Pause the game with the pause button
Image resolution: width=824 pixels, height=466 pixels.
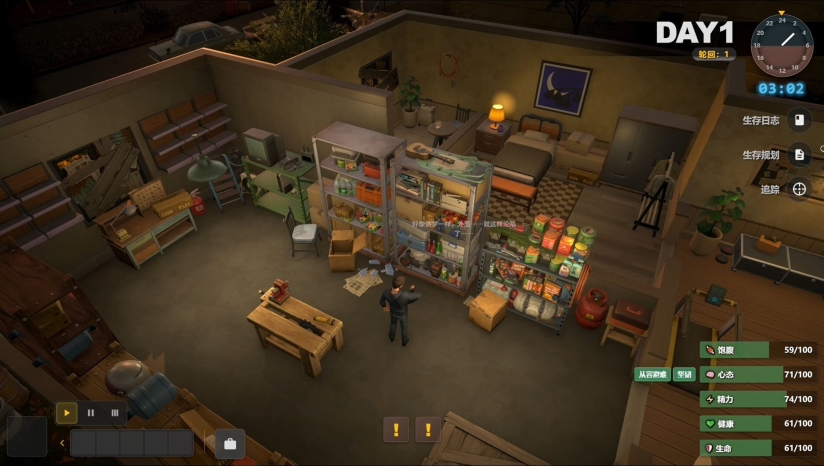(90, 411)
